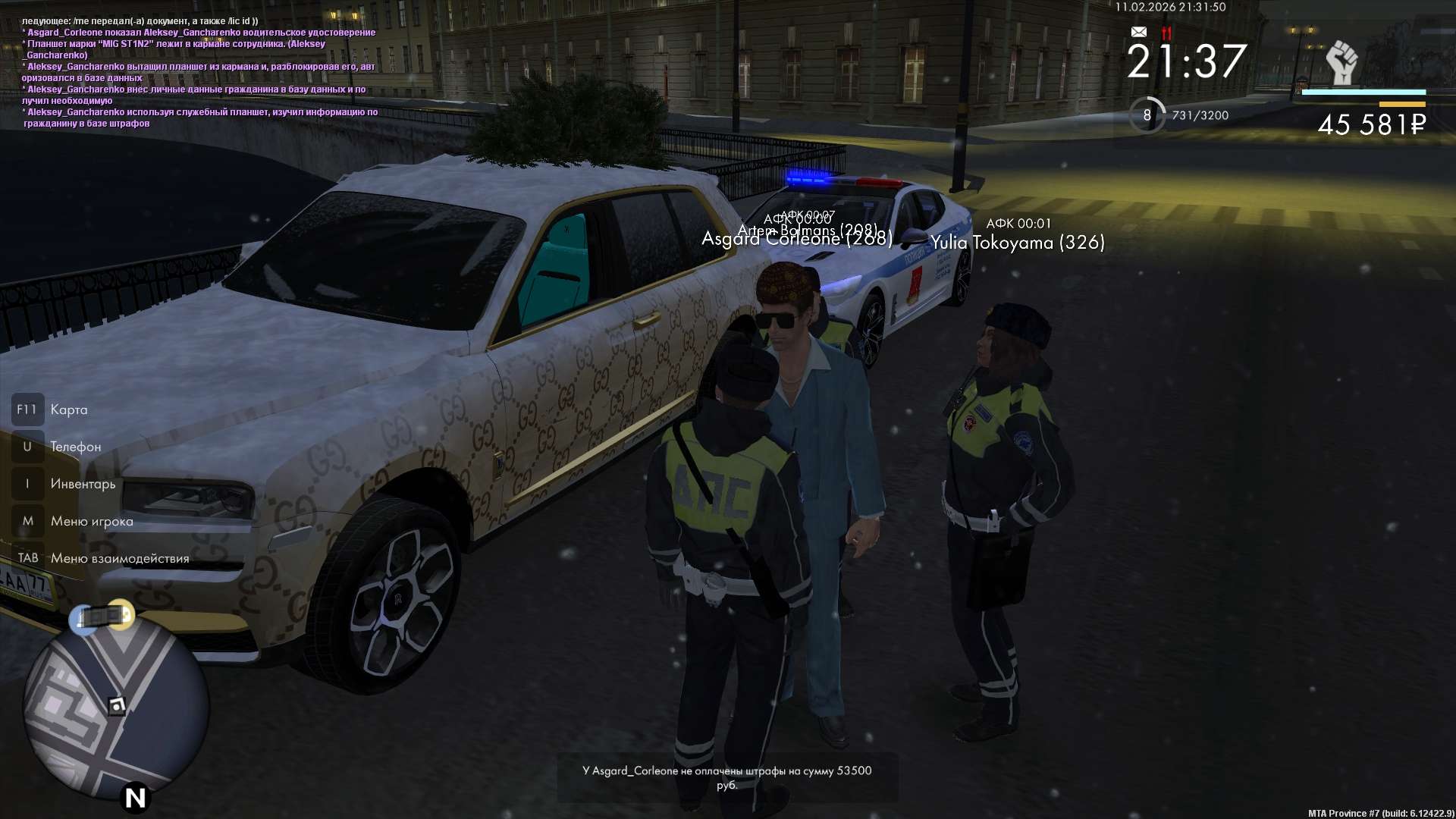Open the Инвентарь inventory entry
The image size is (1456, 819).
point(83,485)
